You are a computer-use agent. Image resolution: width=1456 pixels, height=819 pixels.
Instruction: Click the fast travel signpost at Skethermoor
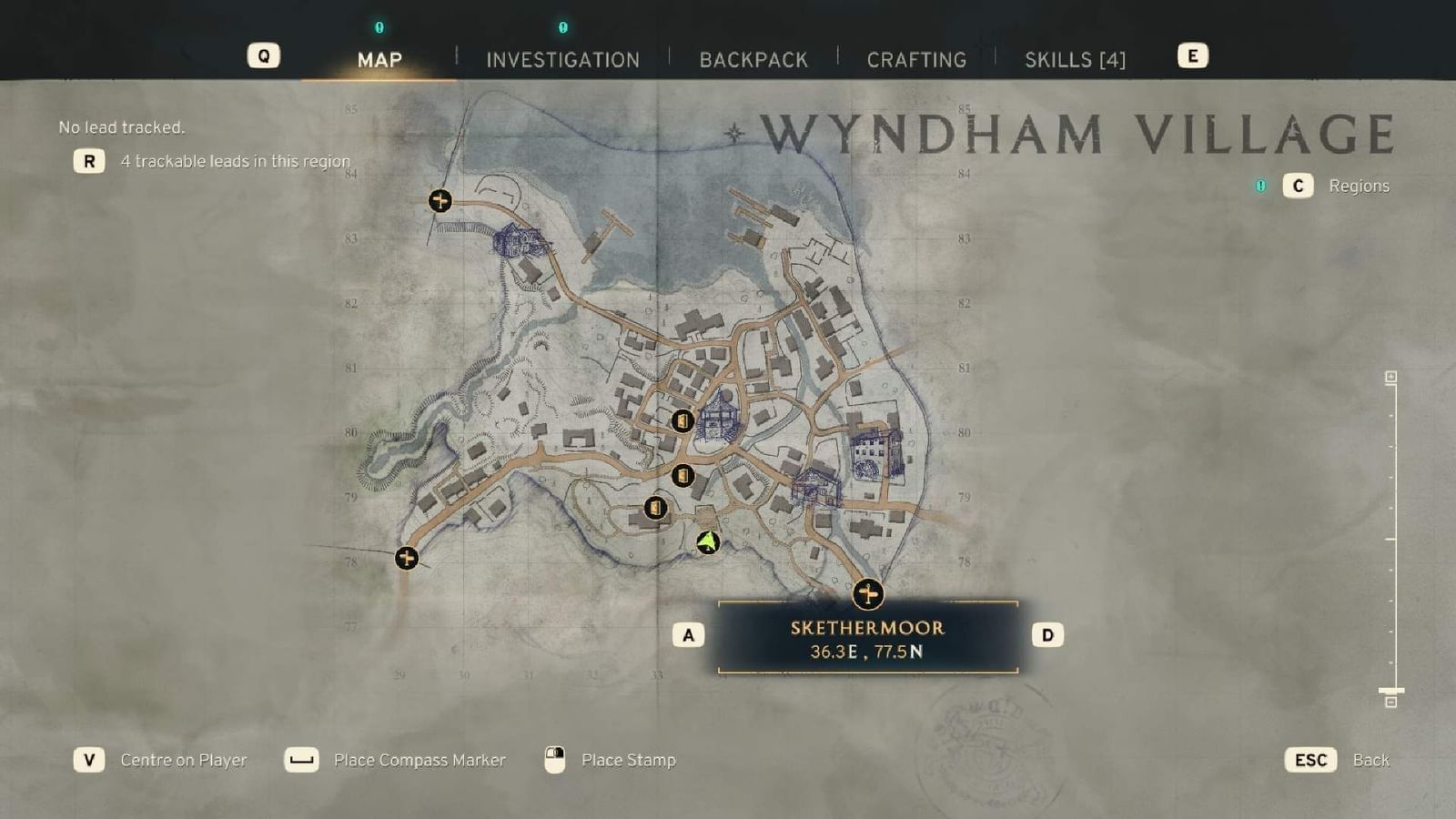tap(869, 593)
